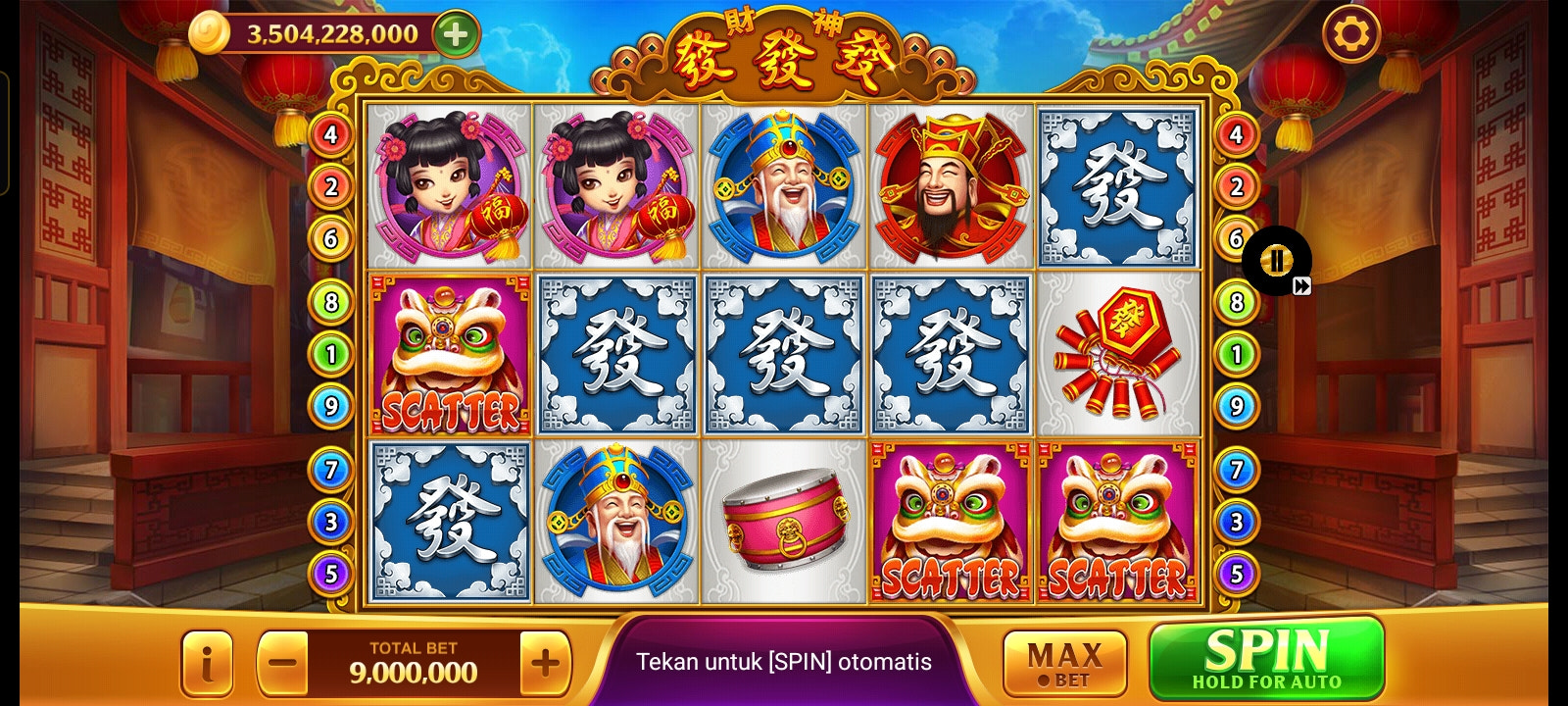Decrease total bet with minus button
Image resolution: width=1568 pixels, height=706 pixels.
[x=282, y=663]
